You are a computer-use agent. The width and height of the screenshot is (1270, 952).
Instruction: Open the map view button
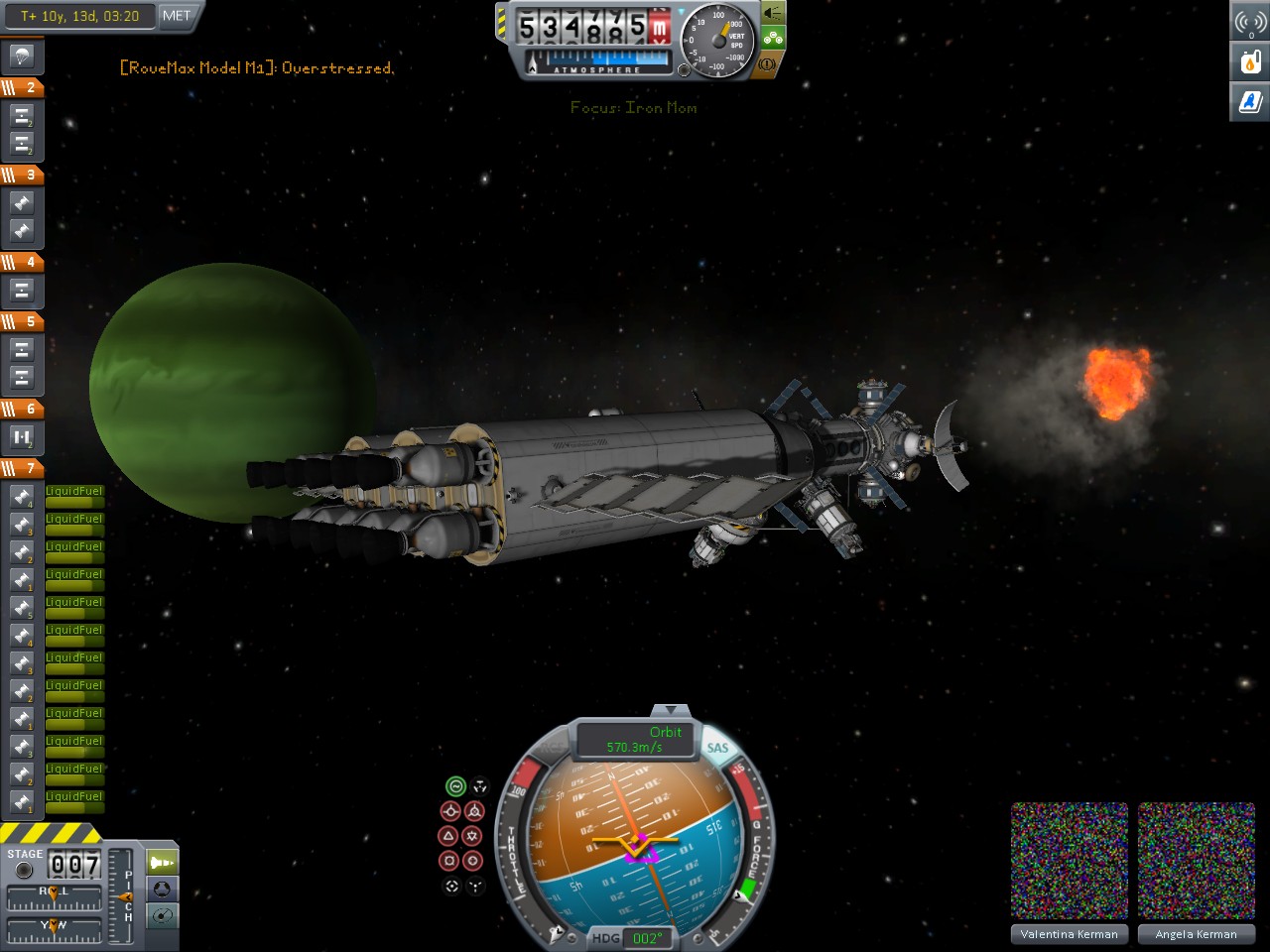(162, 915)
